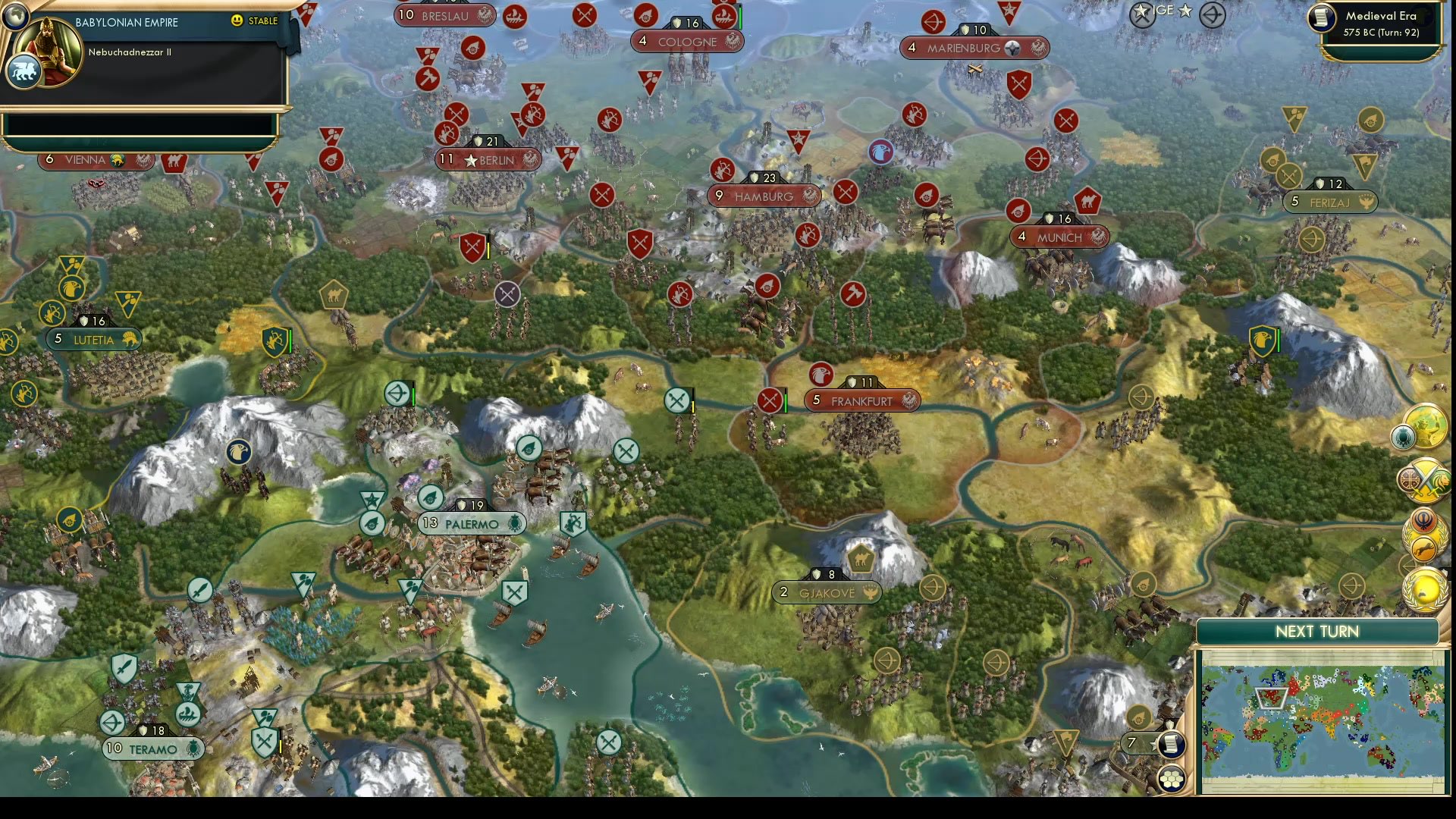View the Sikhism religion founded notification
The image size is (1456, 819).
click(x=1423, y=522)
